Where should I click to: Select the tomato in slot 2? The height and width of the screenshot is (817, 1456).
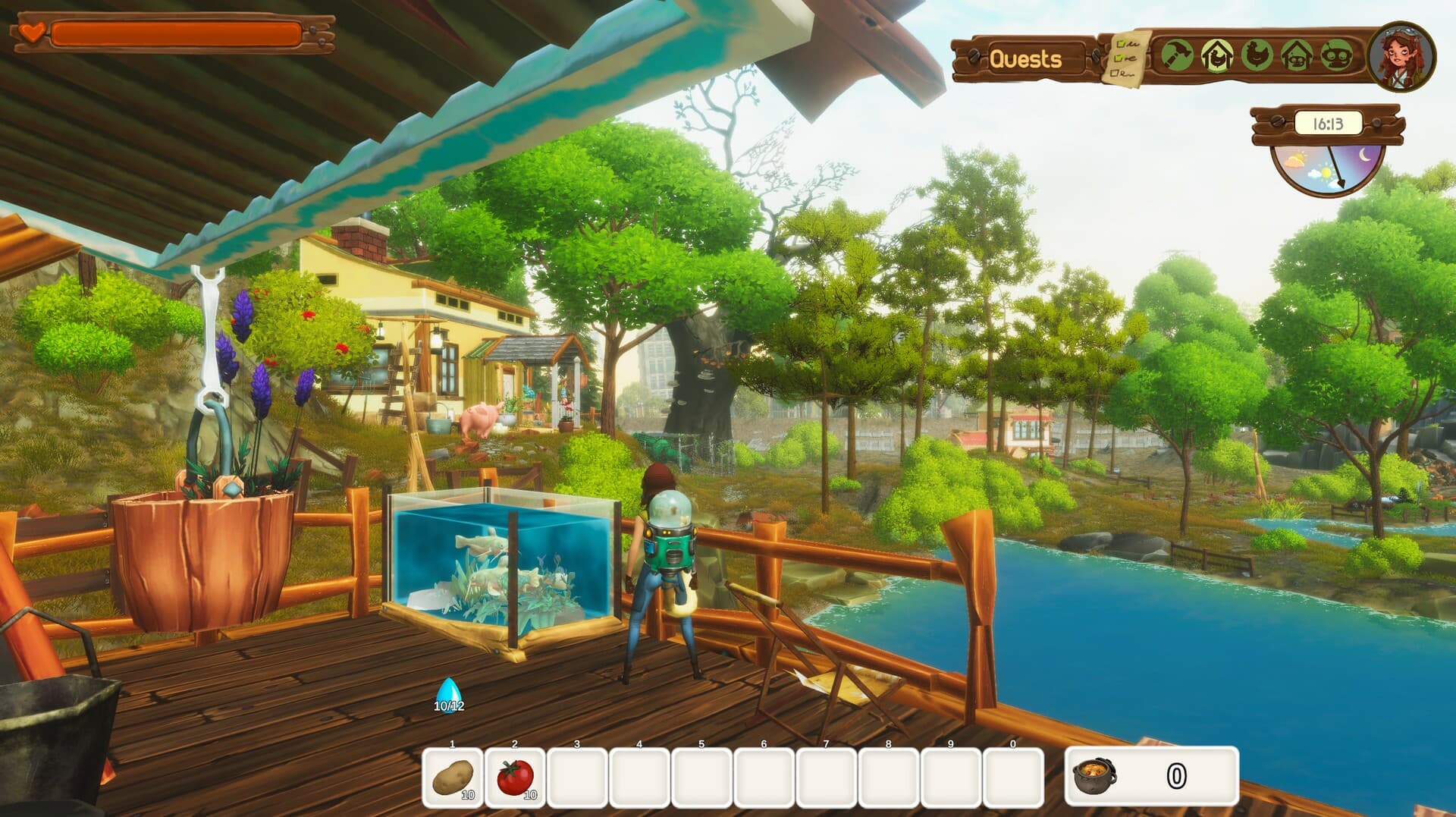(x=515, y=775)
